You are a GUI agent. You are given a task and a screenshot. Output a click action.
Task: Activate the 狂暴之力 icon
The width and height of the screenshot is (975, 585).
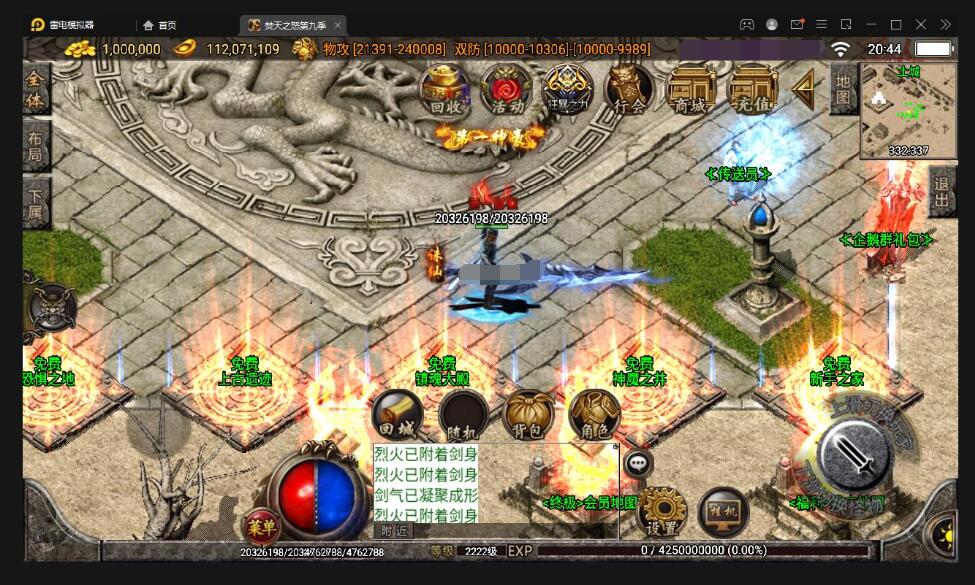coord(568,88)
